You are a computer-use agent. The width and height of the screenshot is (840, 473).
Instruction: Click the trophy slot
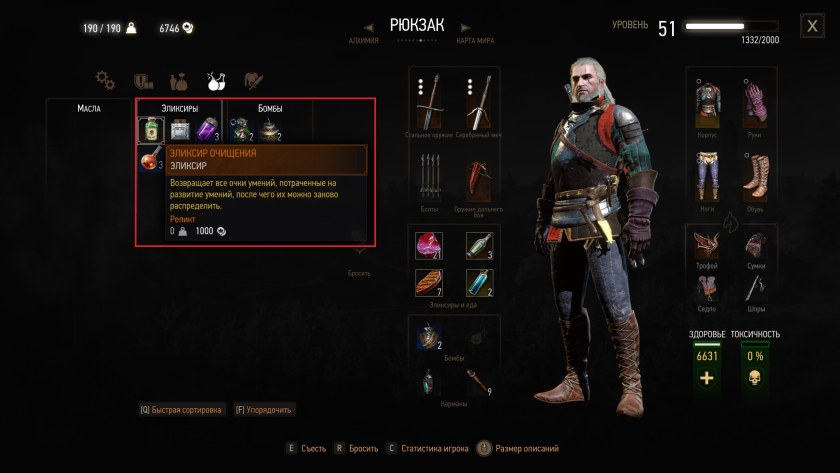[x=707, y=244]
